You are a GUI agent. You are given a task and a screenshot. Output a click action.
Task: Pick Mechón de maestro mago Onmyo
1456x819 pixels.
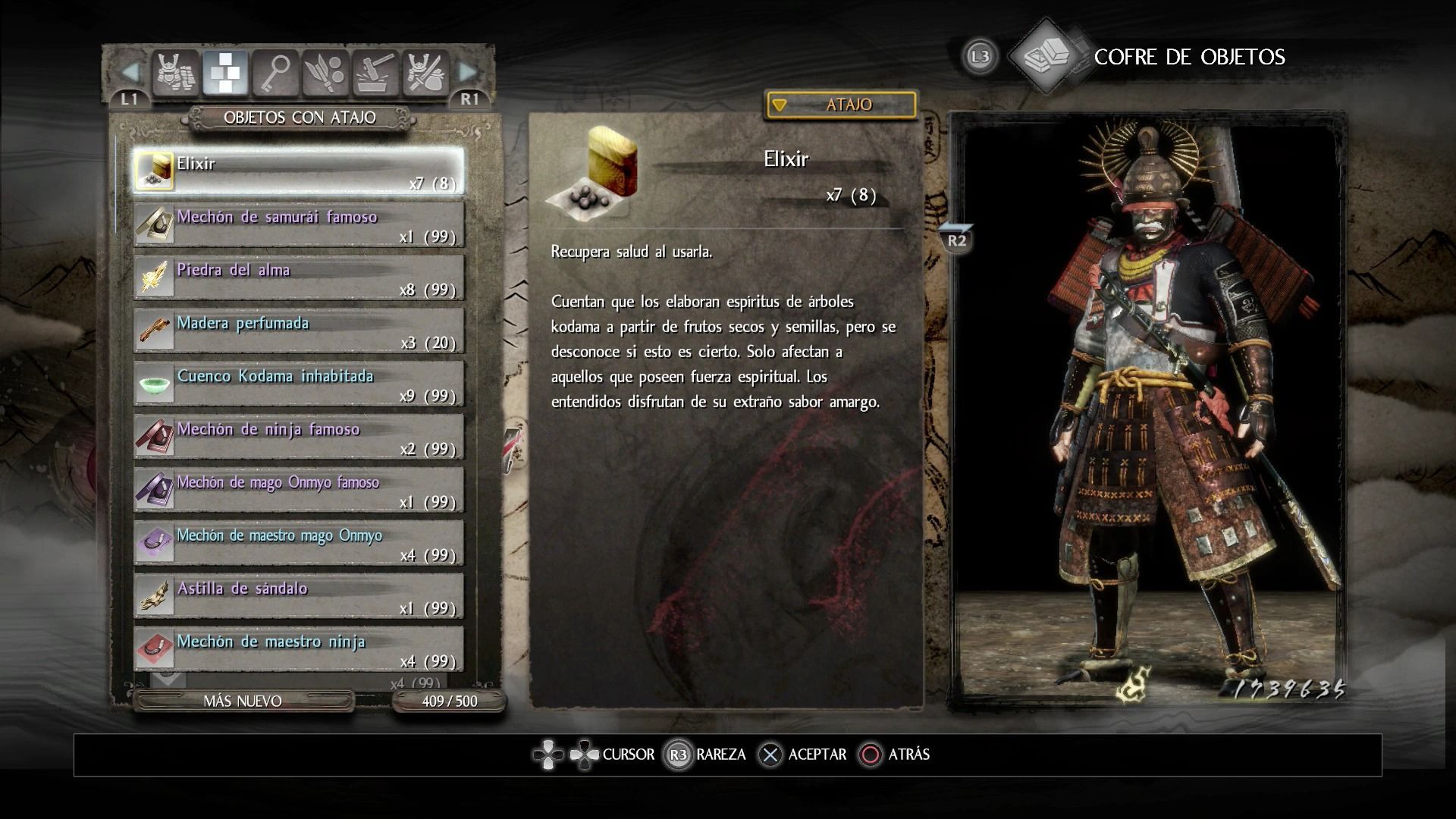(299, 543)
